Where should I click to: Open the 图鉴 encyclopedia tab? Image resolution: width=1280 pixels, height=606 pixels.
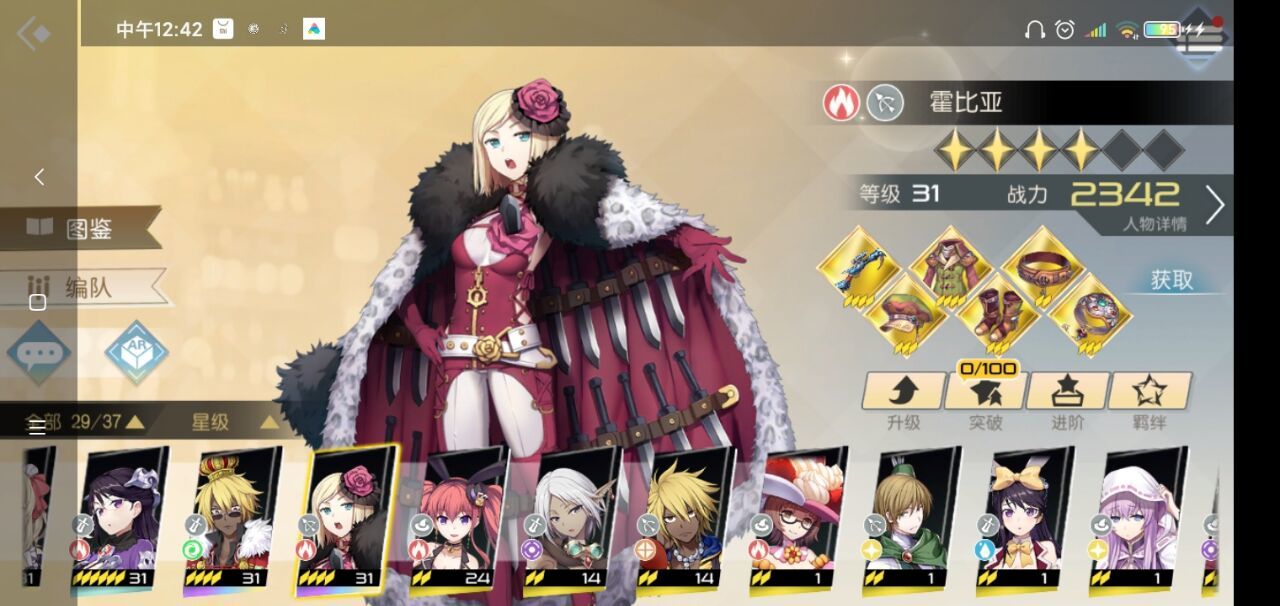coord(88,228)
